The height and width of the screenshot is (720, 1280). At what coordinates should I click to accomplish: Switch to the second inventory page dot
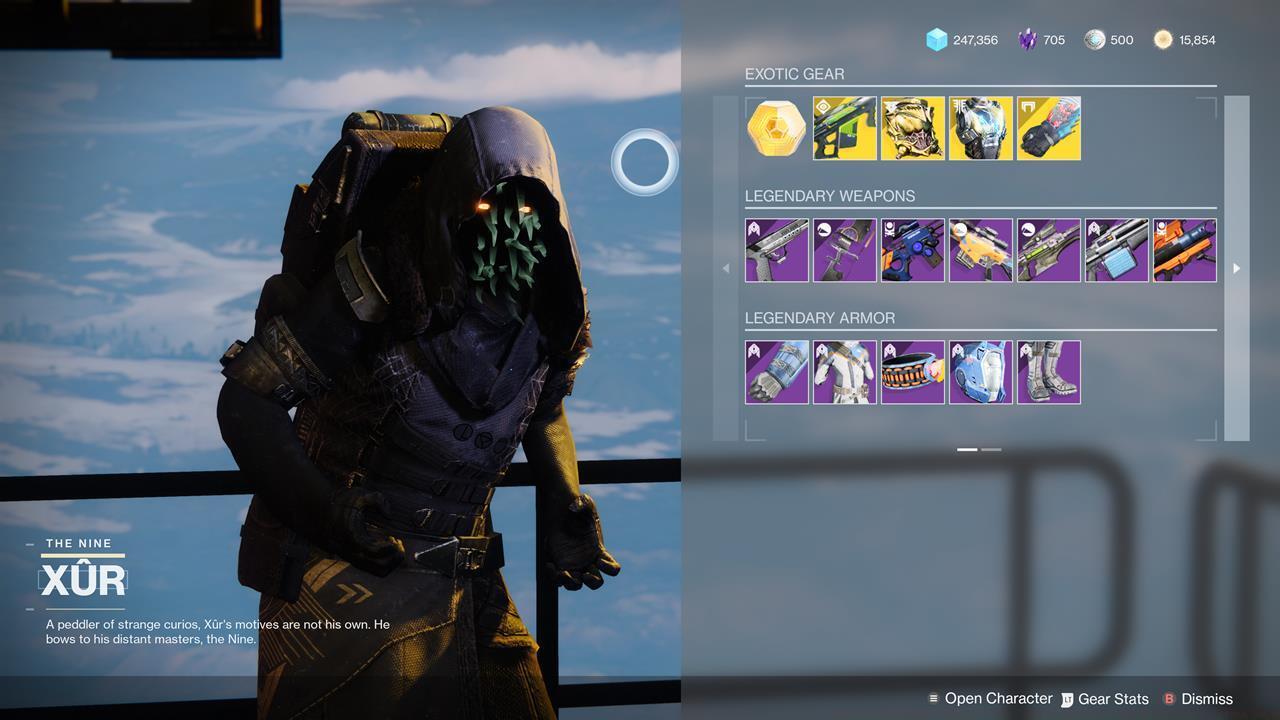991,450
